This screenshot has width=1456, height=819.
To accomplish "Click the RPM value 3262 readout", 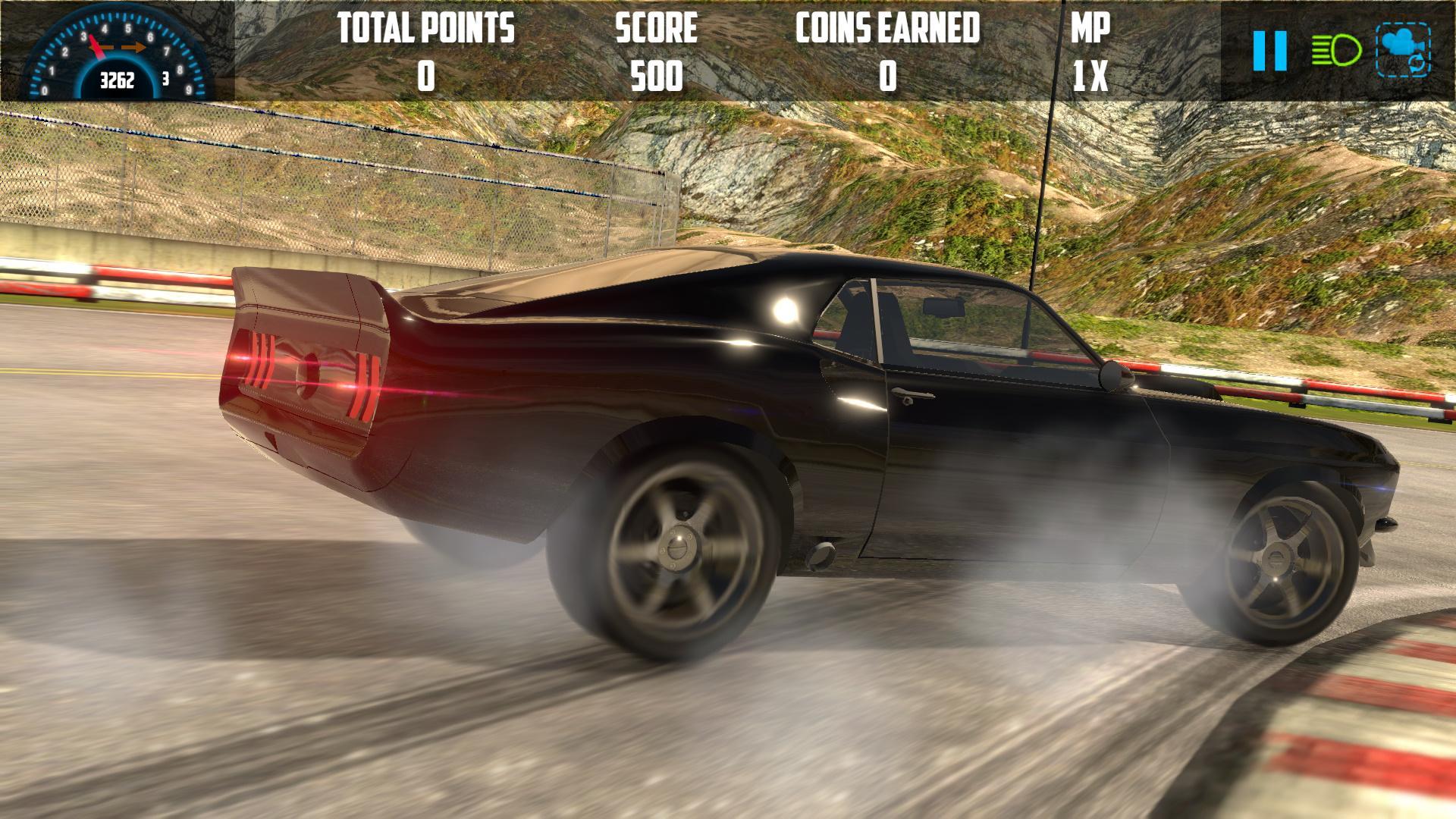I will [118, 80].
